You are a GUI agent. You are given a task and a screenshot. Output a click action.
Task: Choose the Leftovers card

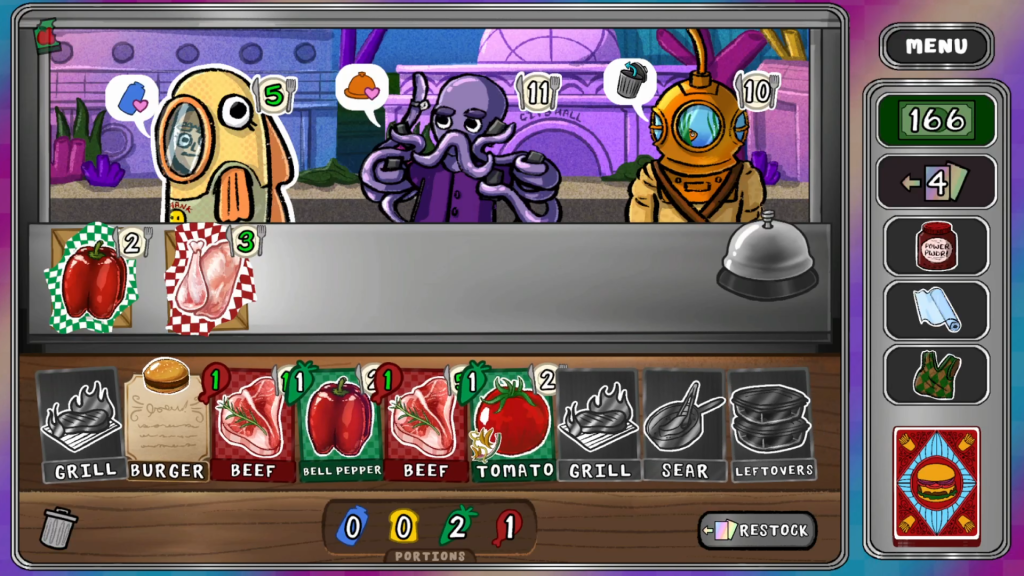(770, 425)
